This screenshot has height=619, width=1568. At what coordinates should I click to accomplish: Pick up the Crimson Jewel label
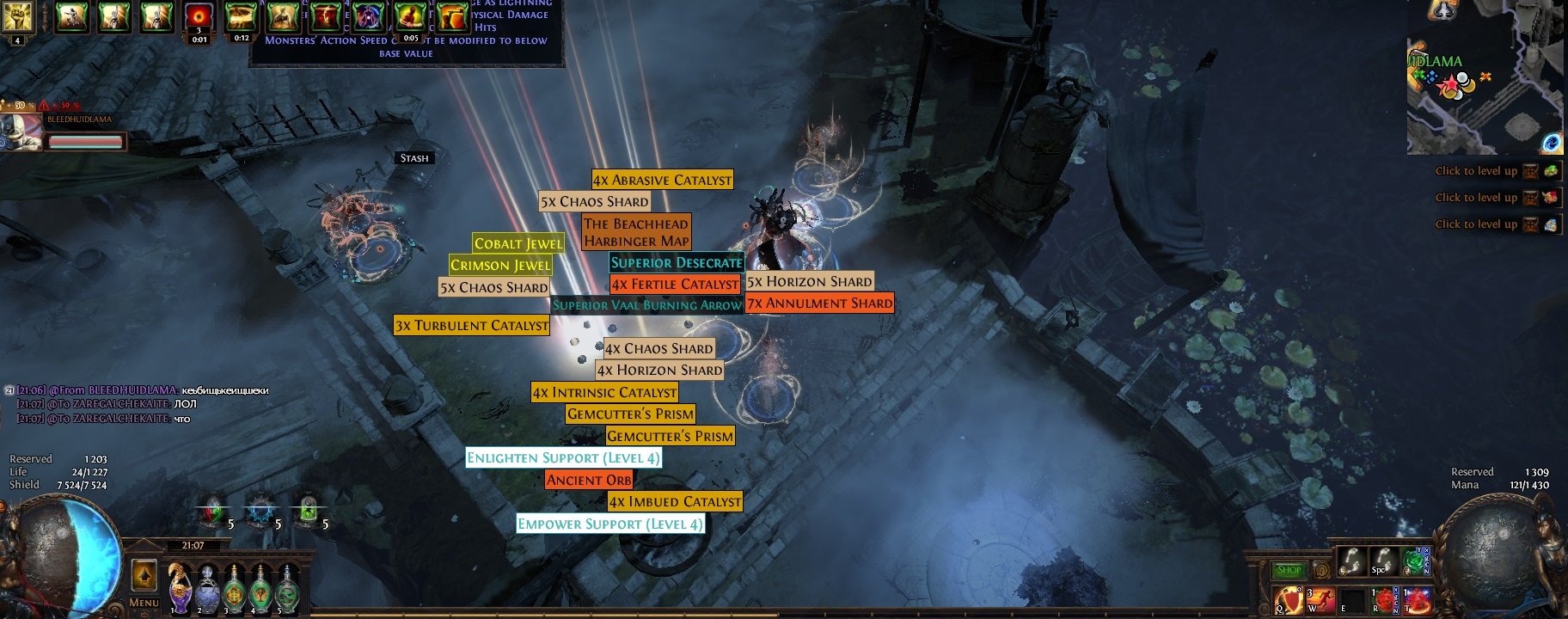tap(500, 265)
